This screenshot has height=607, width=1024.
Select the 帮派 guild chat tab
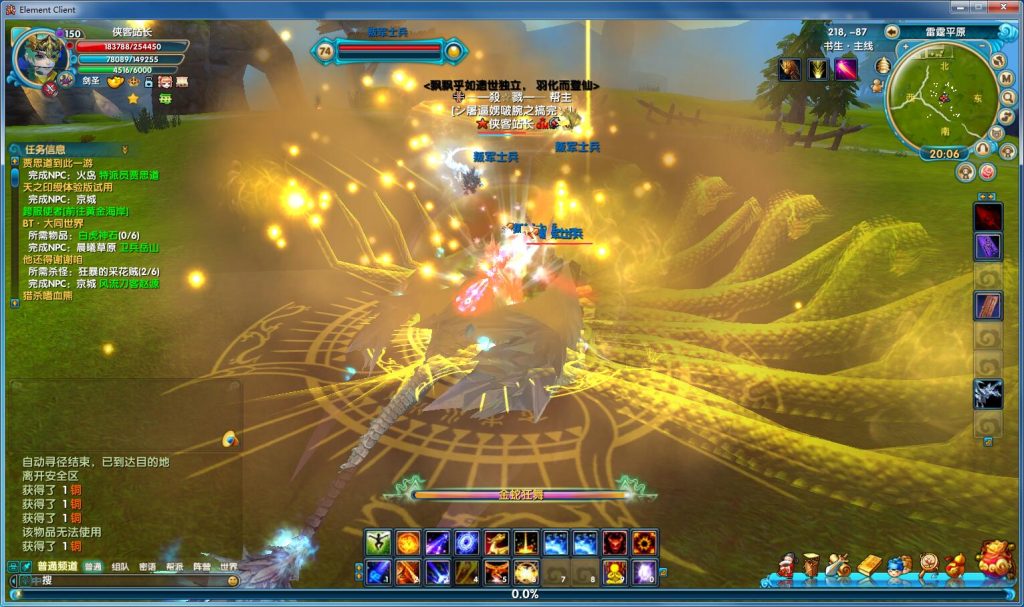[174, 567]
